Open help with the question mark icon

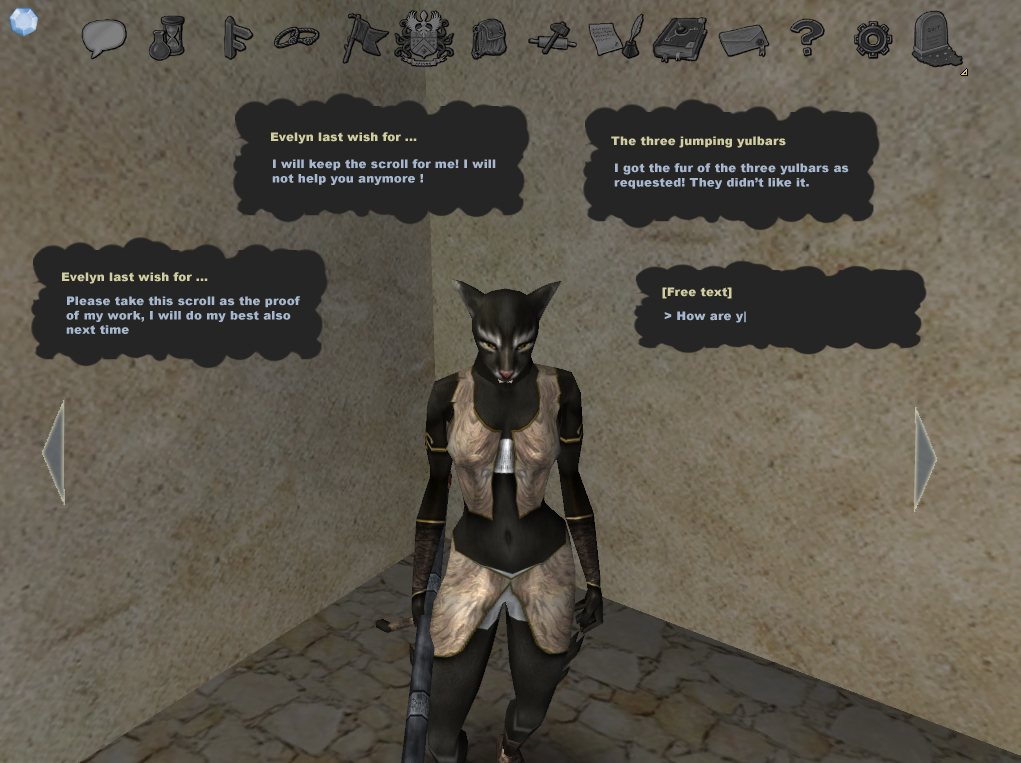click(x=806, y=39)
